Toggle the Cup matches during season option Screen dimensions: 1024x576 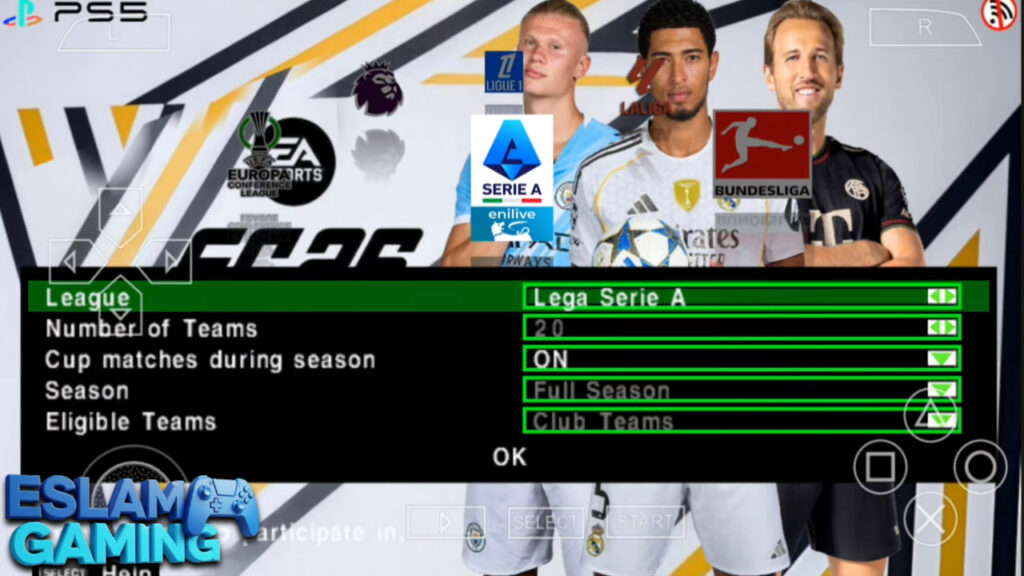coord(741,358)
